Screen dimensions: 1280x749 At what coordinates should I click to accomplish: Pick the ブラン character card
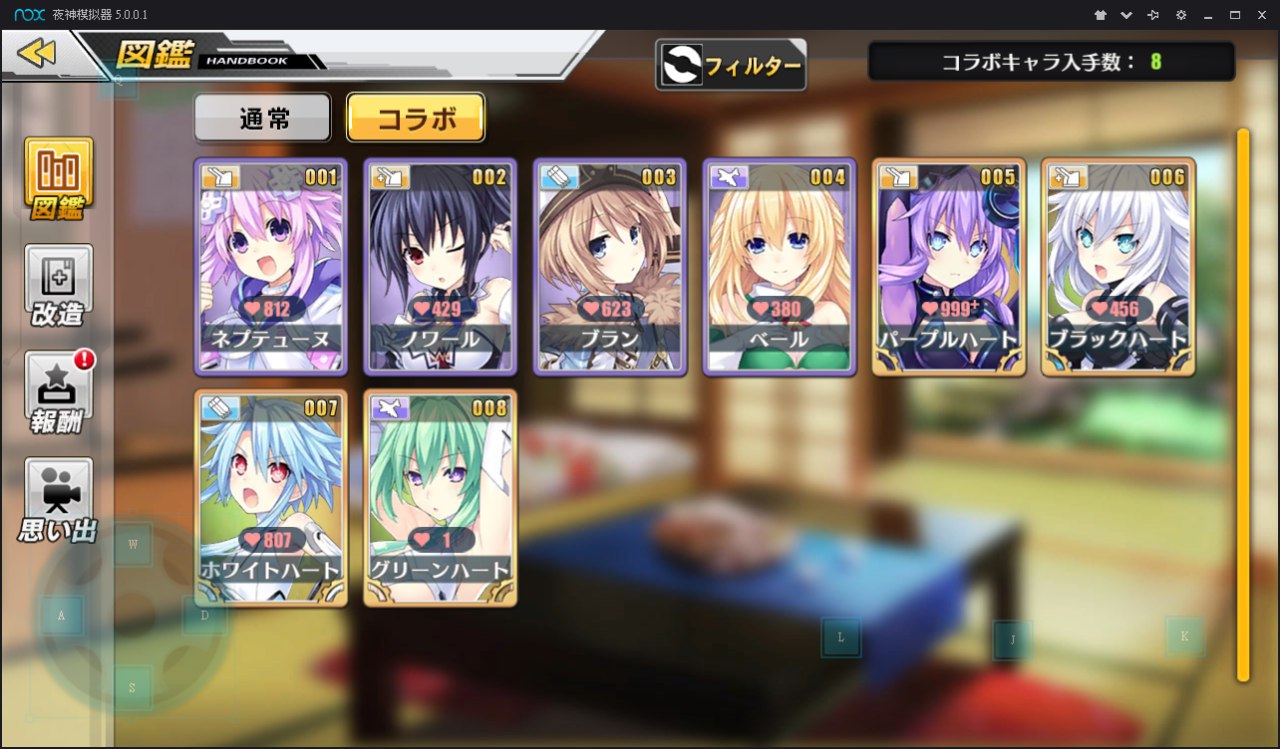tap(610, 266)
